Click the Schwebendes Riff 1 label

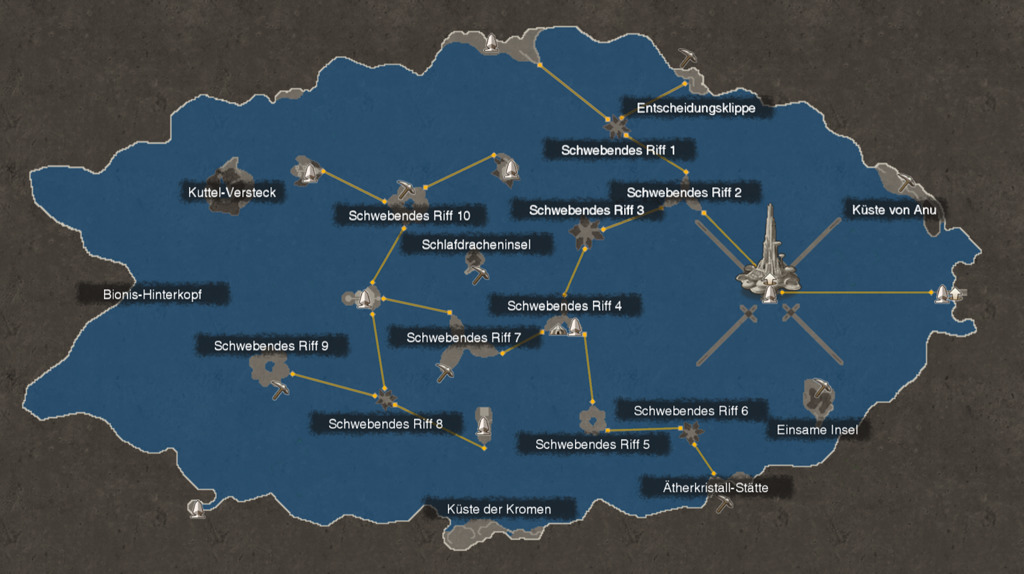(x=619, y=150)
